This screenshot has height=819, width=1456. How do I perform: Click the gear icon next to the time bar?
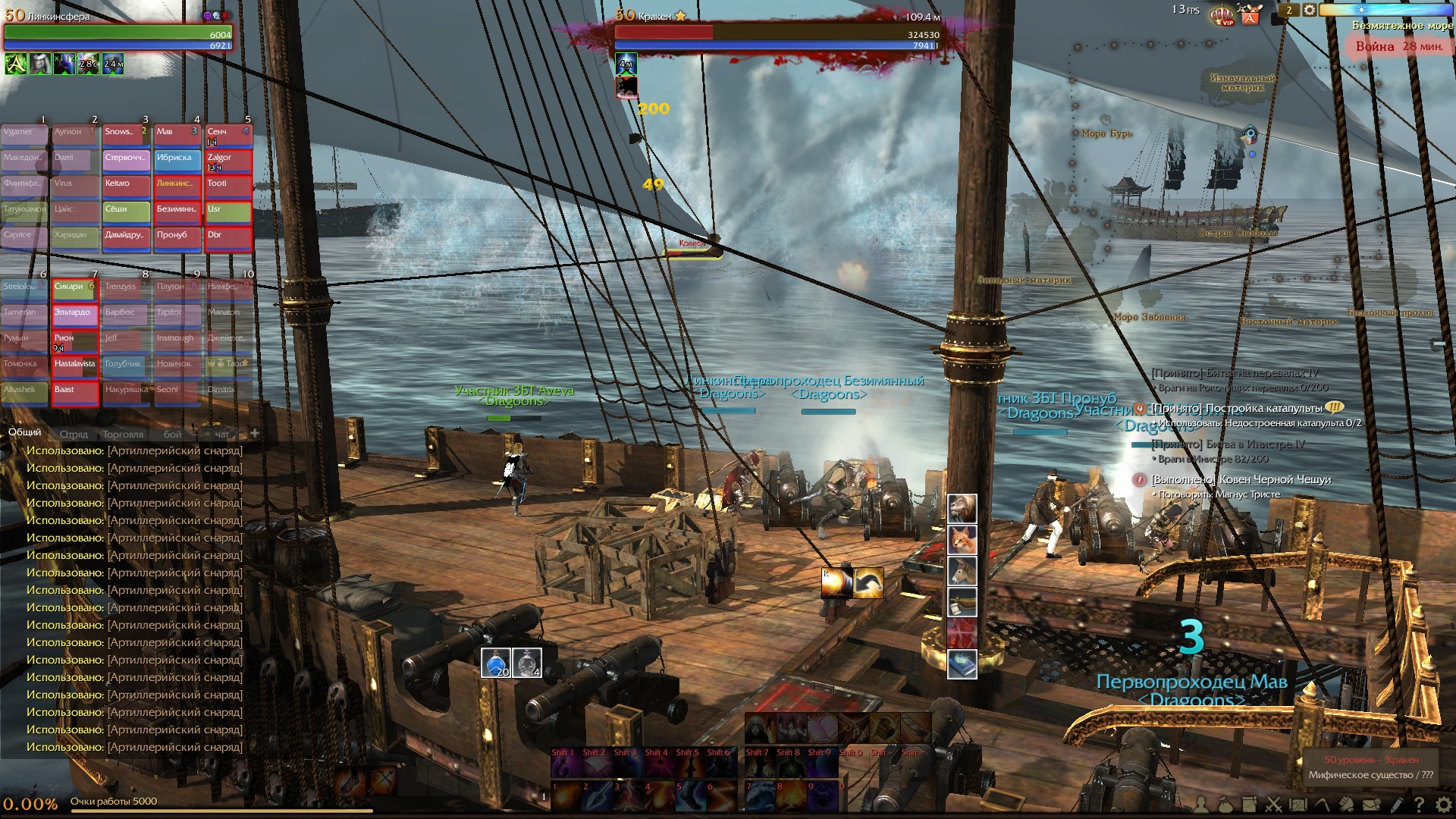click(1310, 10)
